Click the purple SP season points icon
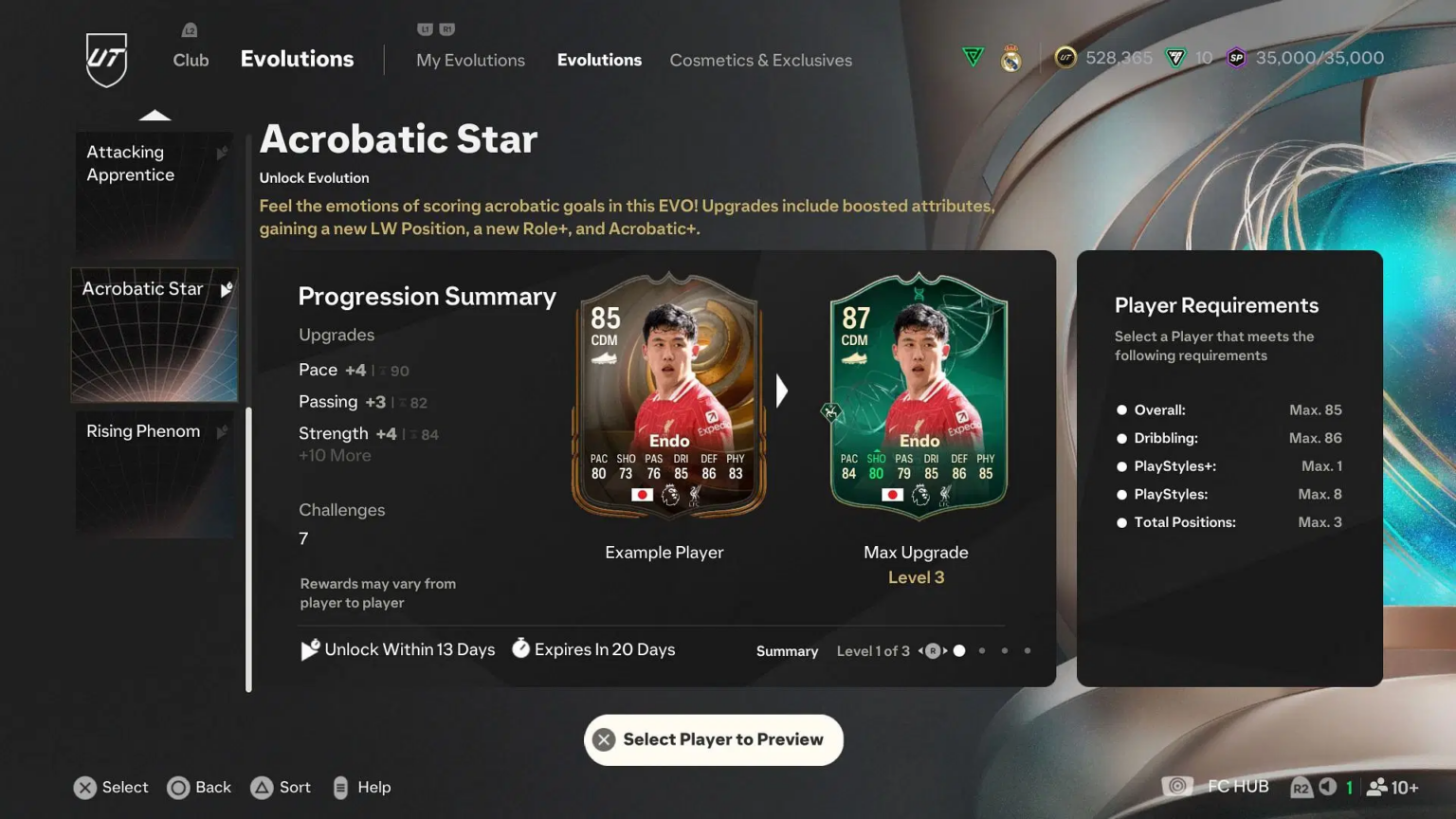 (1234, 57)
